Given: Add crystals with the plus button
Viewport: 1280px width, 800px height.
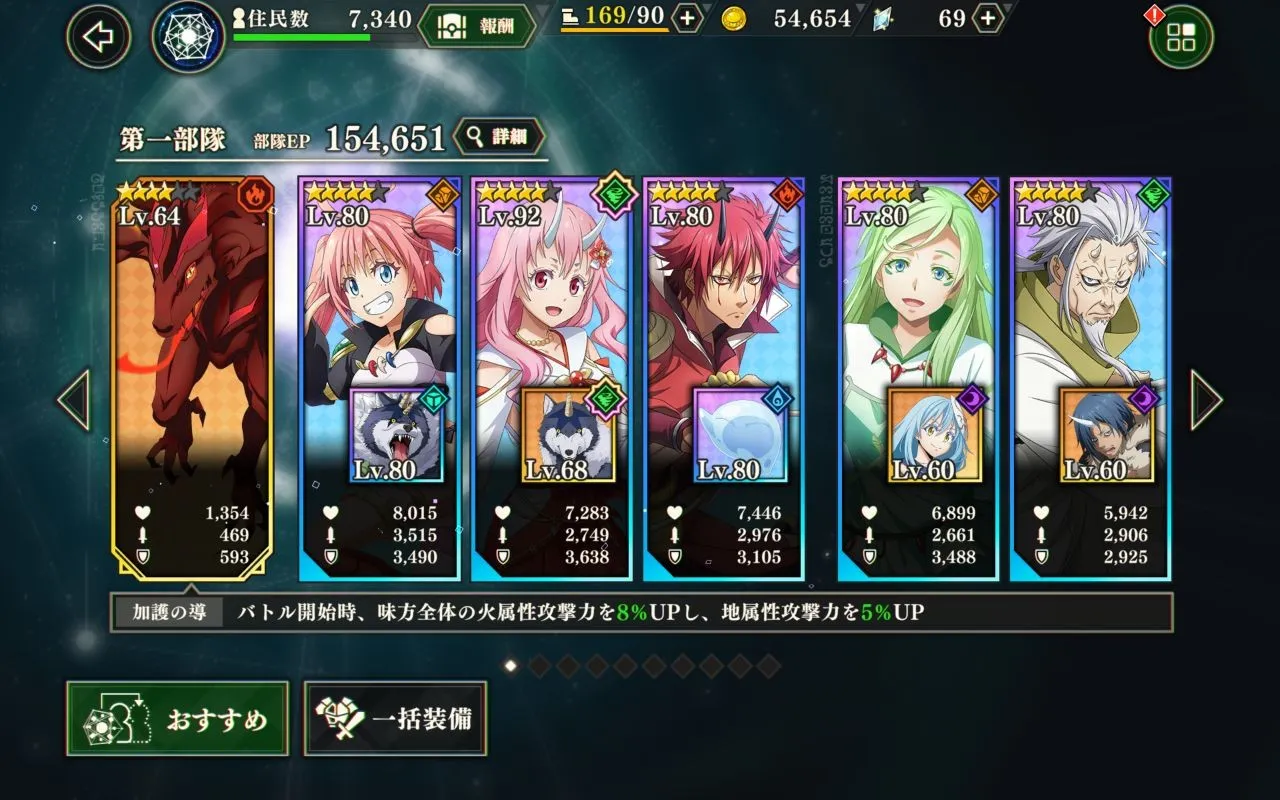Looking at the screenshot, I should click(x=987, y=18).
